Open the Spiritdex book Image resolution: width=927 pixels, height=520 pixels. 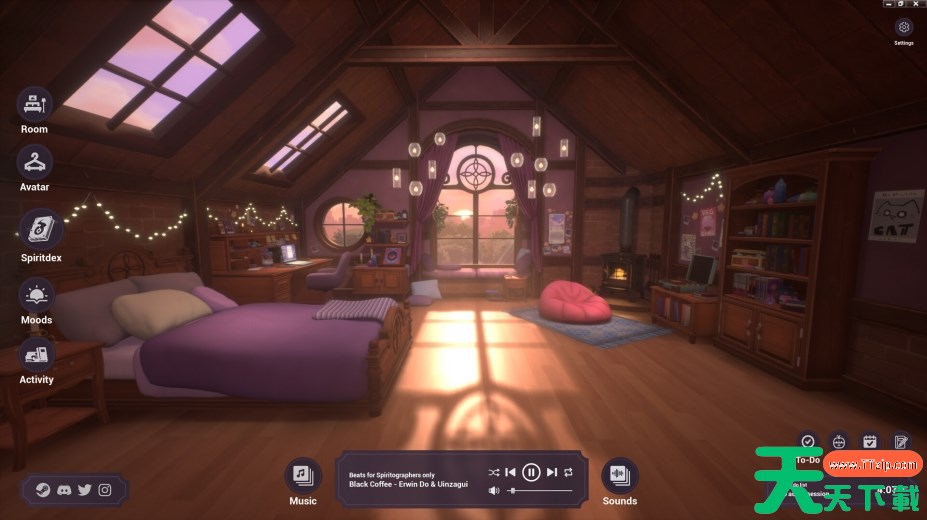click(x=41, y=228)
